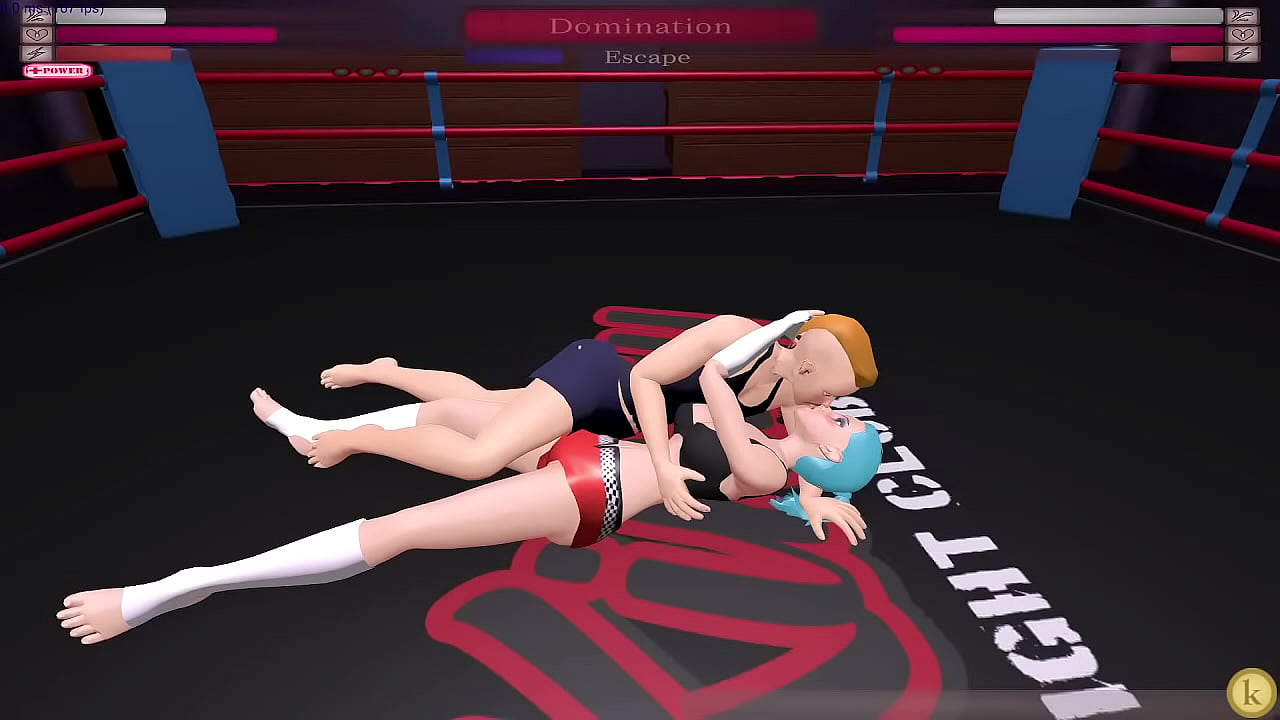Click the Escape text to break free

point(645,57)
